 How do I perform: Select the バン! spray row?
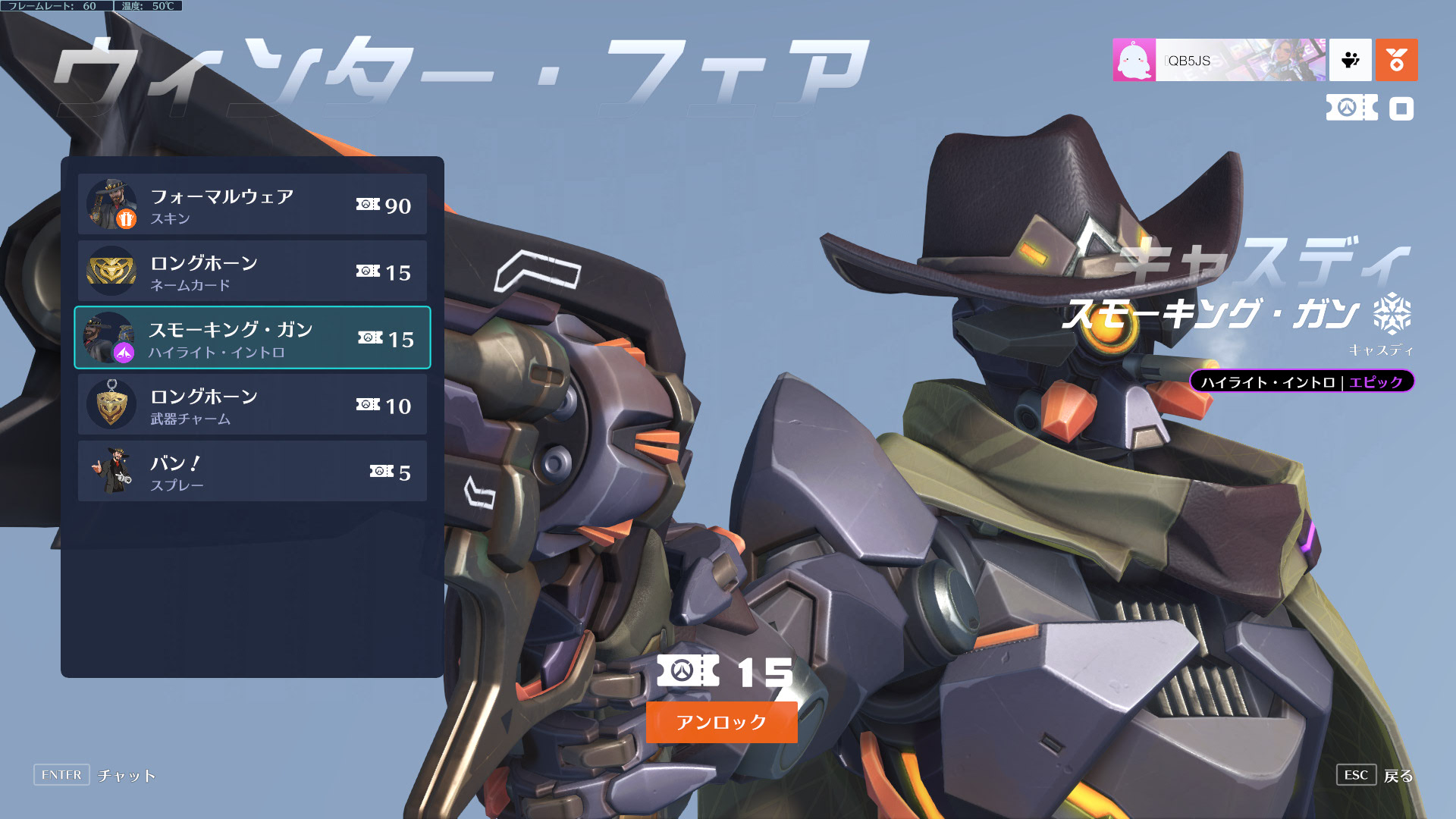coord(252,472)
